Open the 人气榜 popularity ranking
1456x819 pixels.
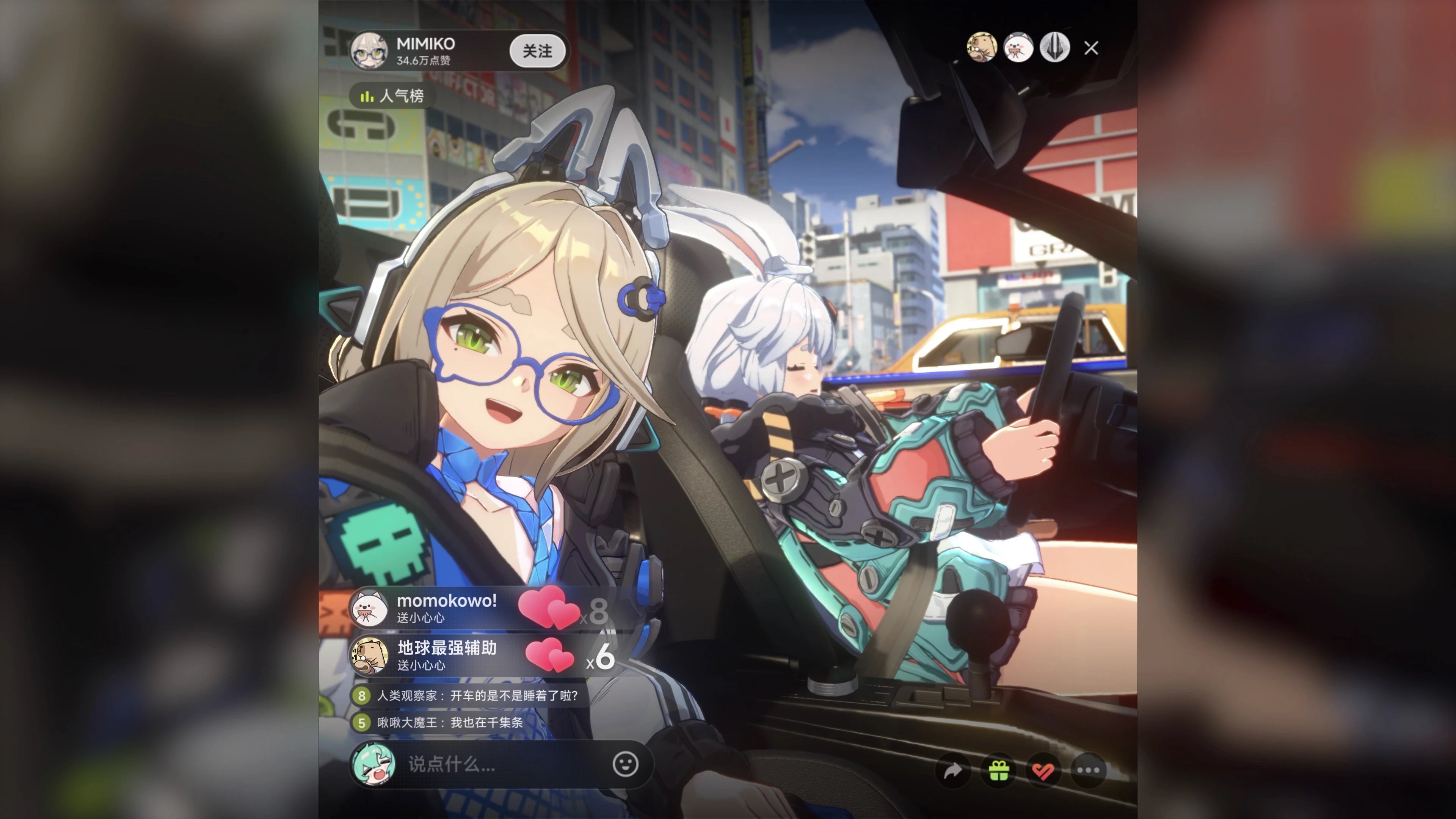click(393, 96)
